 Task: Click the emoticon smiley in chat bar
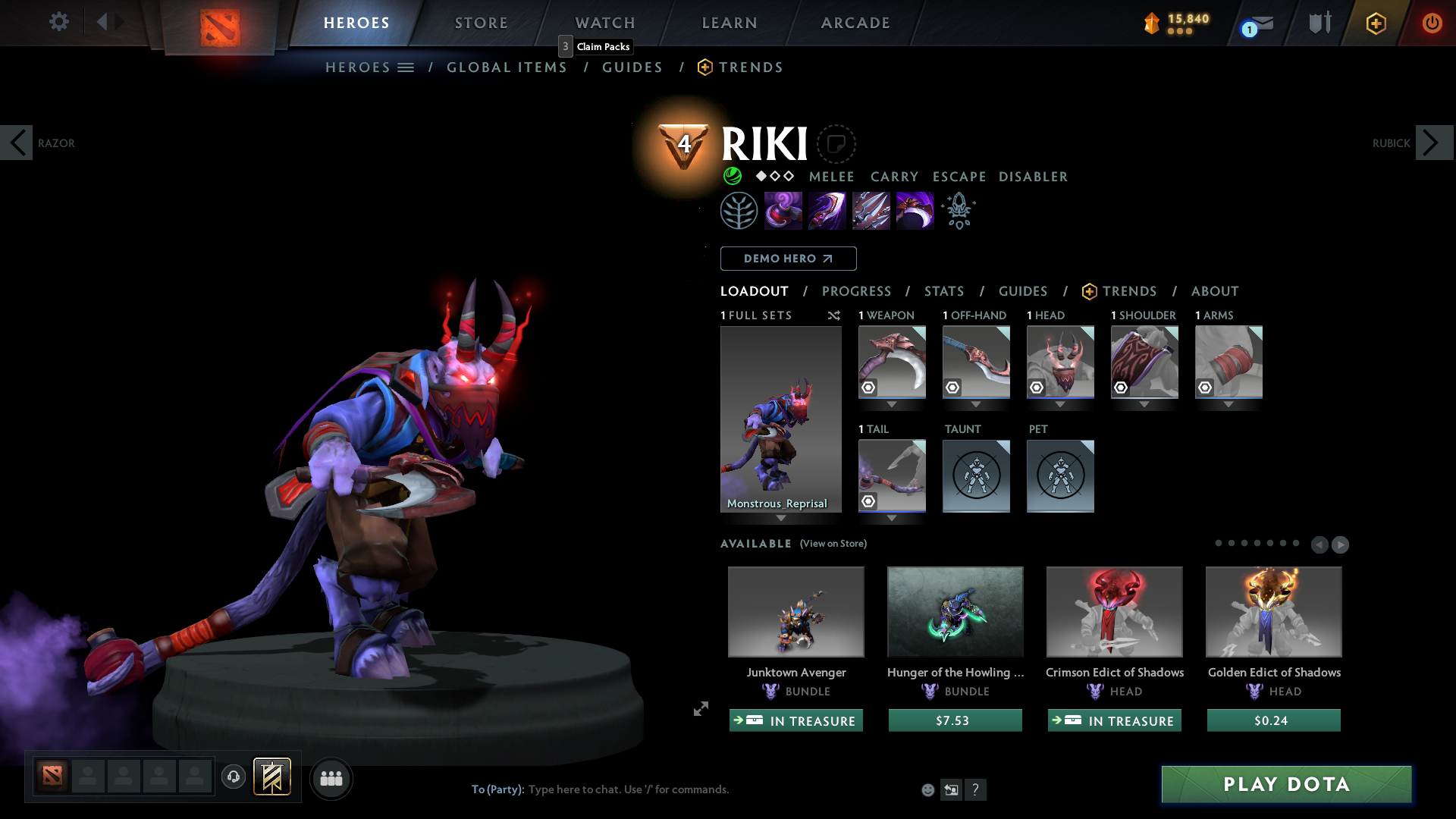click(927, 789)
